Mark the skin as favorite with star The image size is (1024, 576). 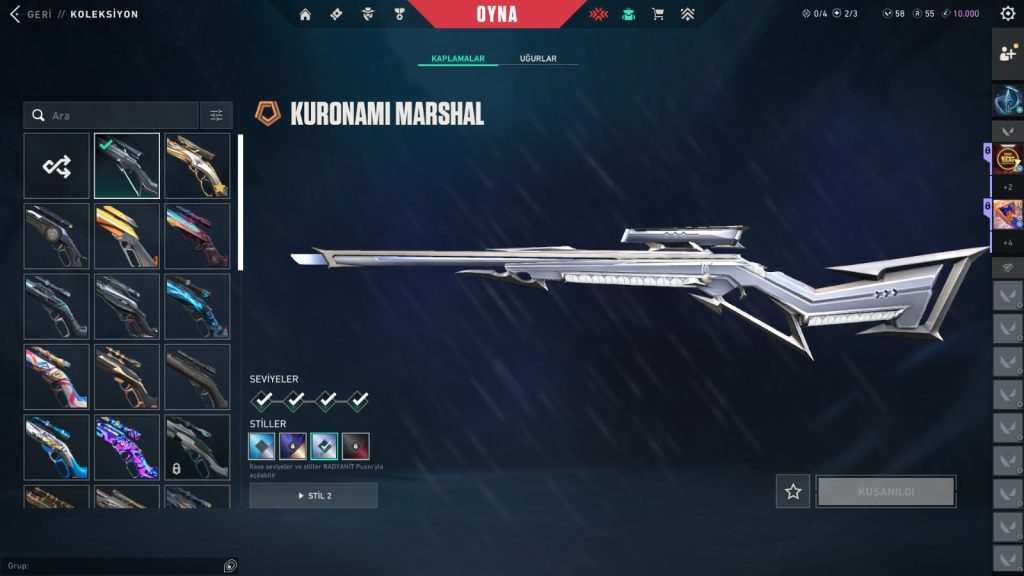coord(793,491)
